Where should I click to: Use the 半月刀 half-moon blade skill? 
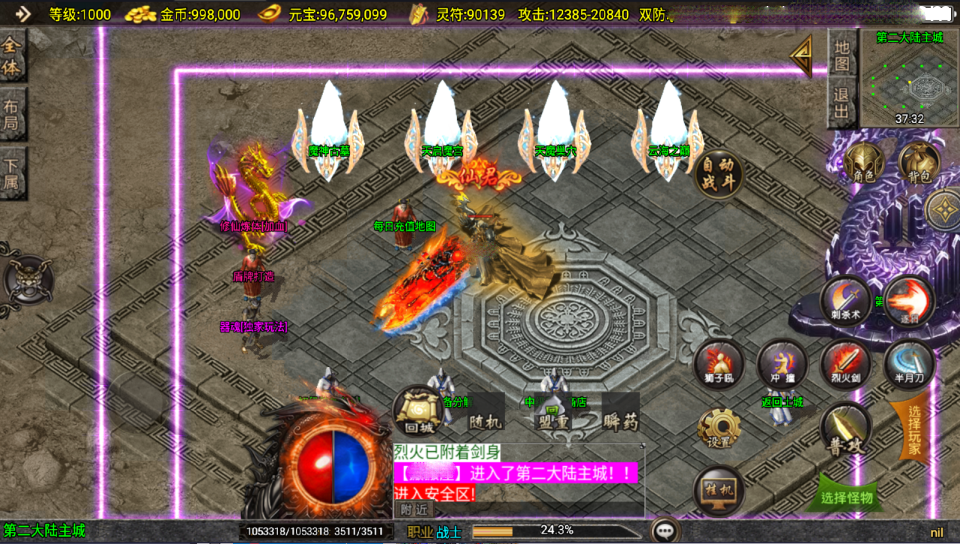tap(908, 364)
